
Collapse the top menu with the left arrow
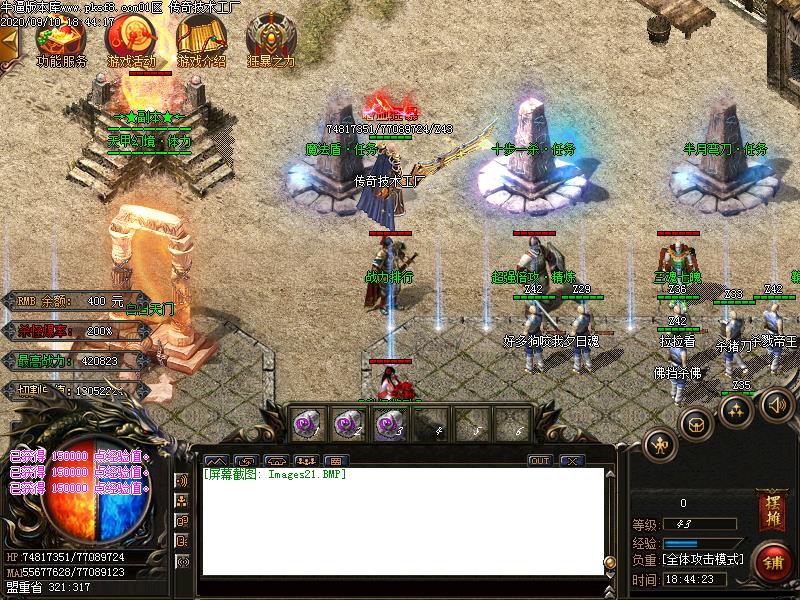pos(9,42)
